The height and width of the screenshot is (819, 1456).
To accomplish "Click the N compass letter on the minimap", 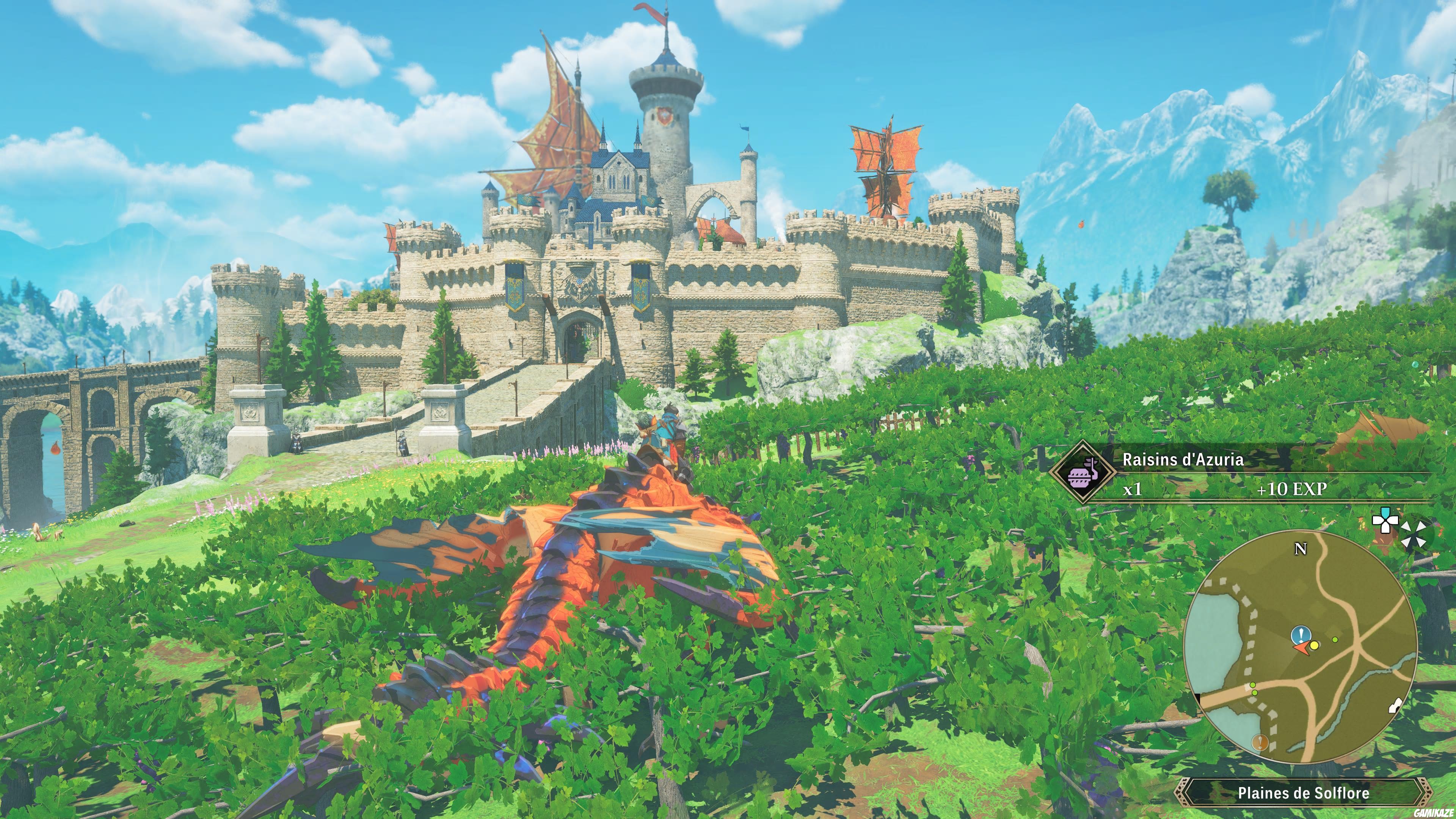I will coord(1301,548).
